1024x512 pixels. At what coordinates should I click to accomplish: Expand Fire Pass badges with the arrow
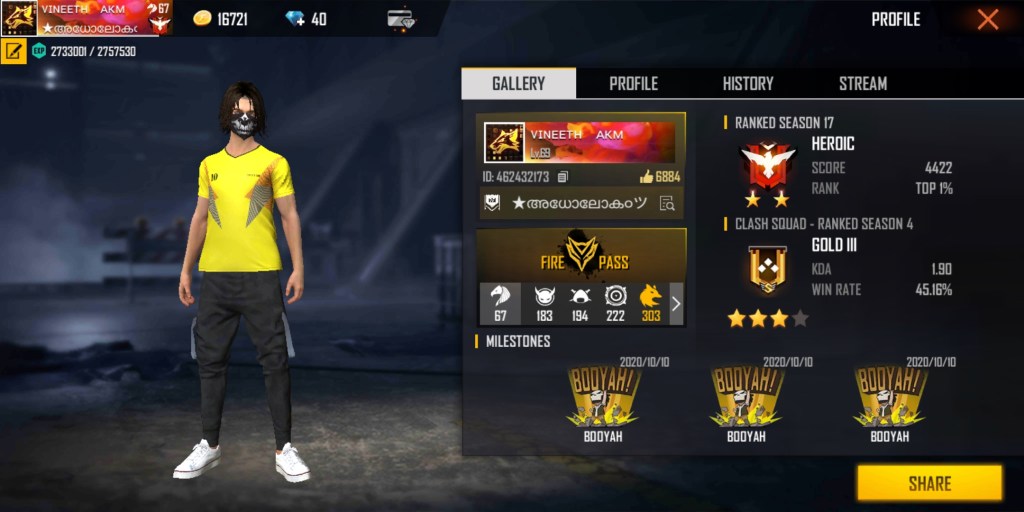pyautogui.click(x=676, y=303)
